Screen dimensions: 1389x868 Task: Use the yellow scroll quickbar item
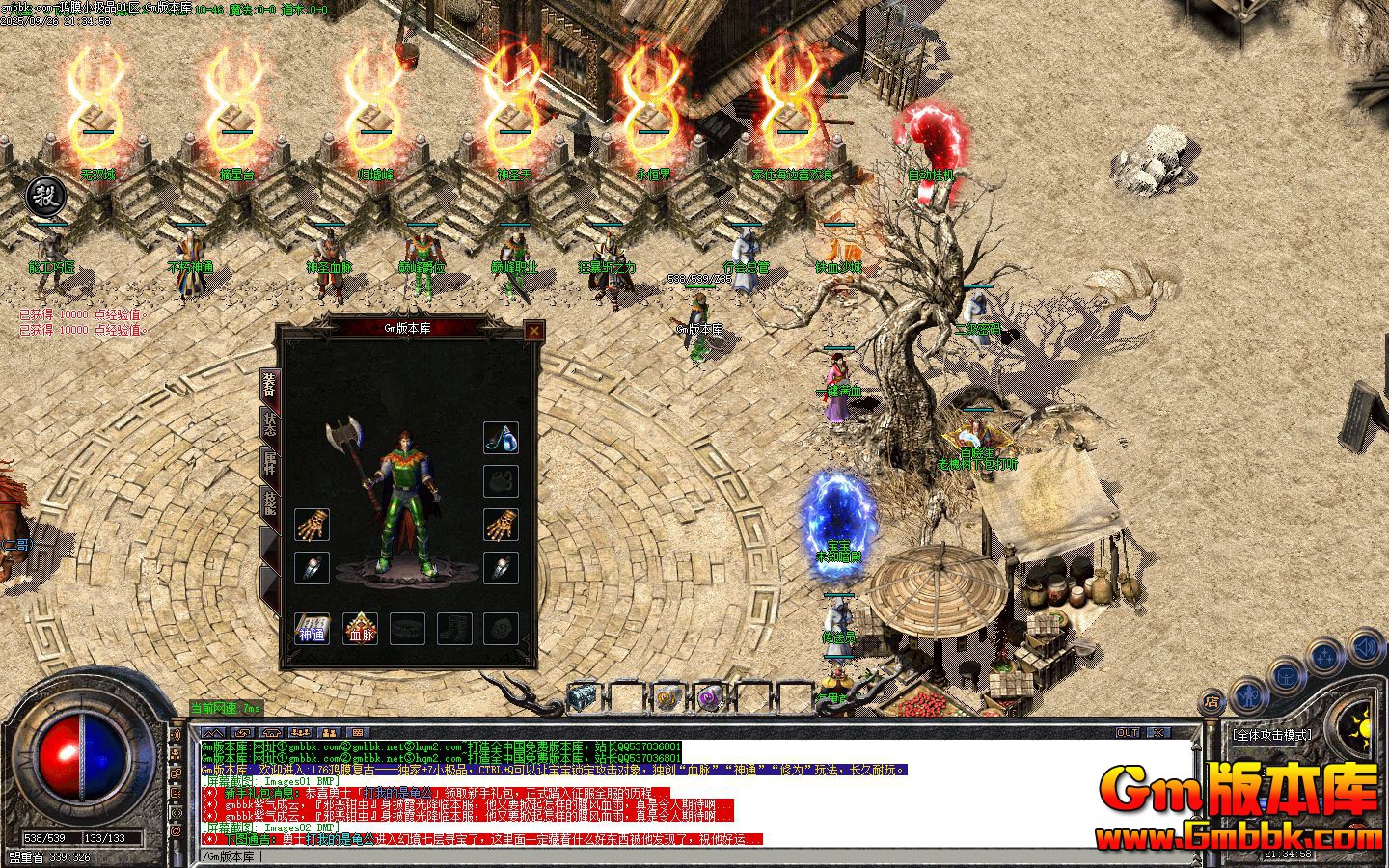tap(667, 696)
